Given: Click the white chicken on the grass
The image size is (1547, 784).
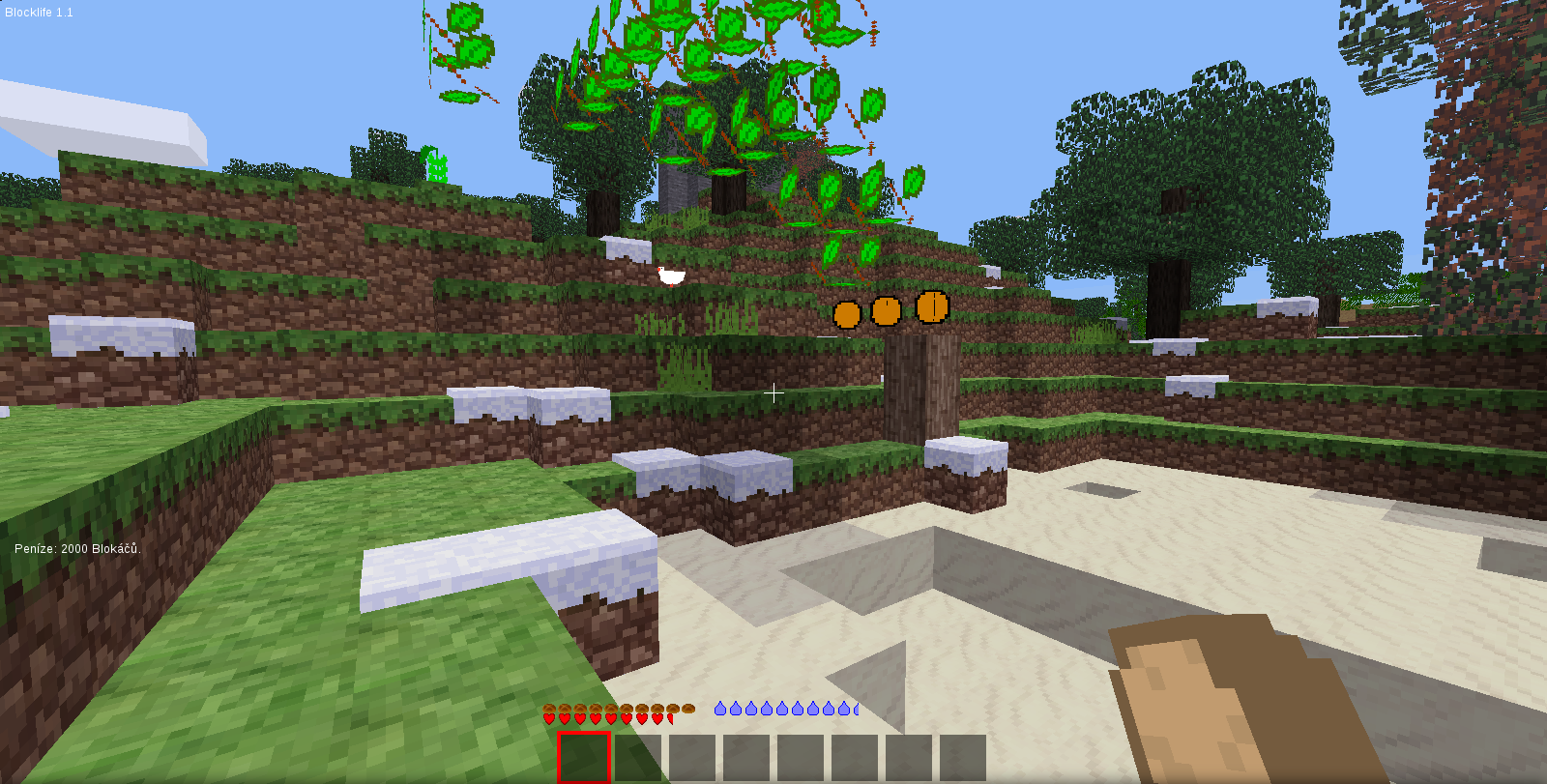Looking at the screenshot, I should pyautogui.click(x=672, y=277).
